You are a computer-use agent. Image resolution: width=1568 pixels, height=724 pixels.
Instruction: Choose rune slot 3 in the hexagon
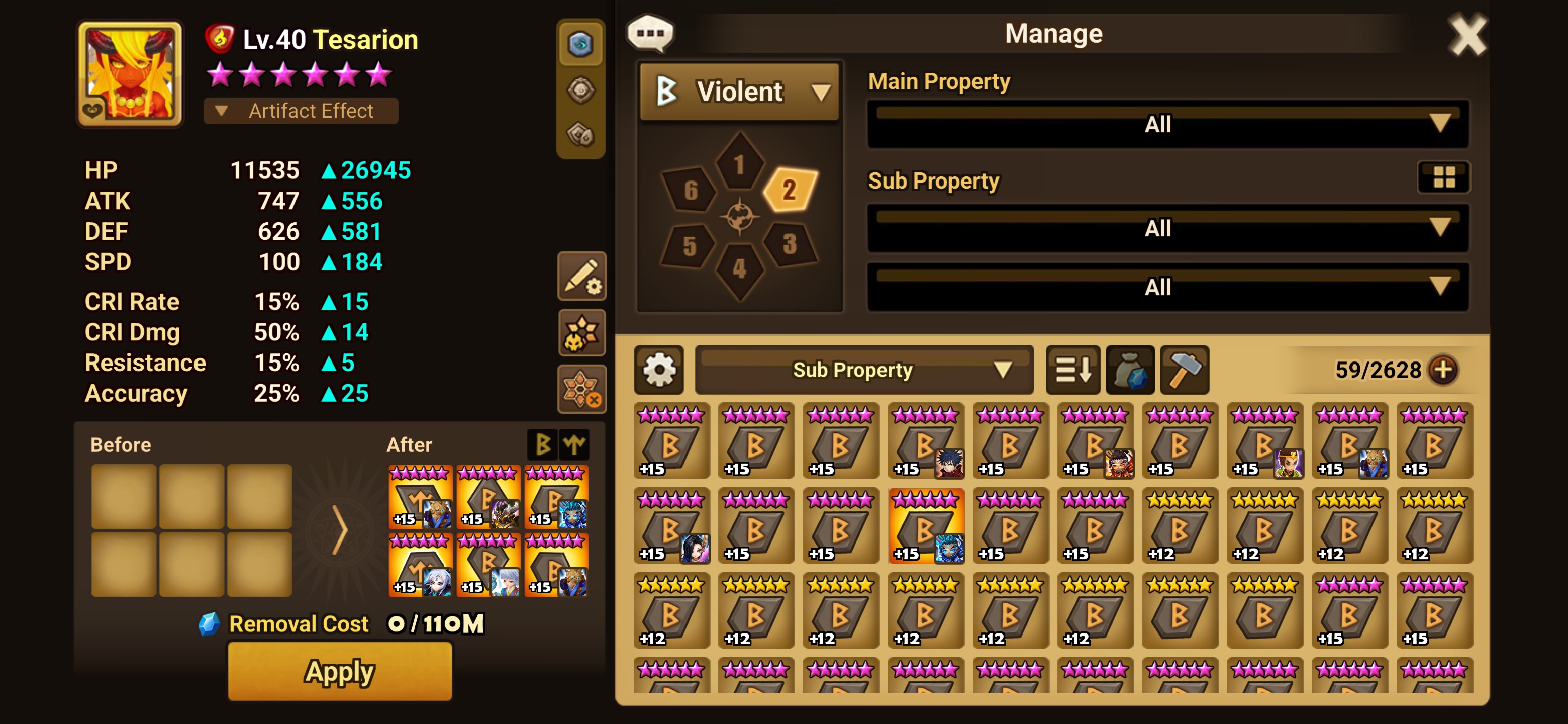[x=789, y=244]
